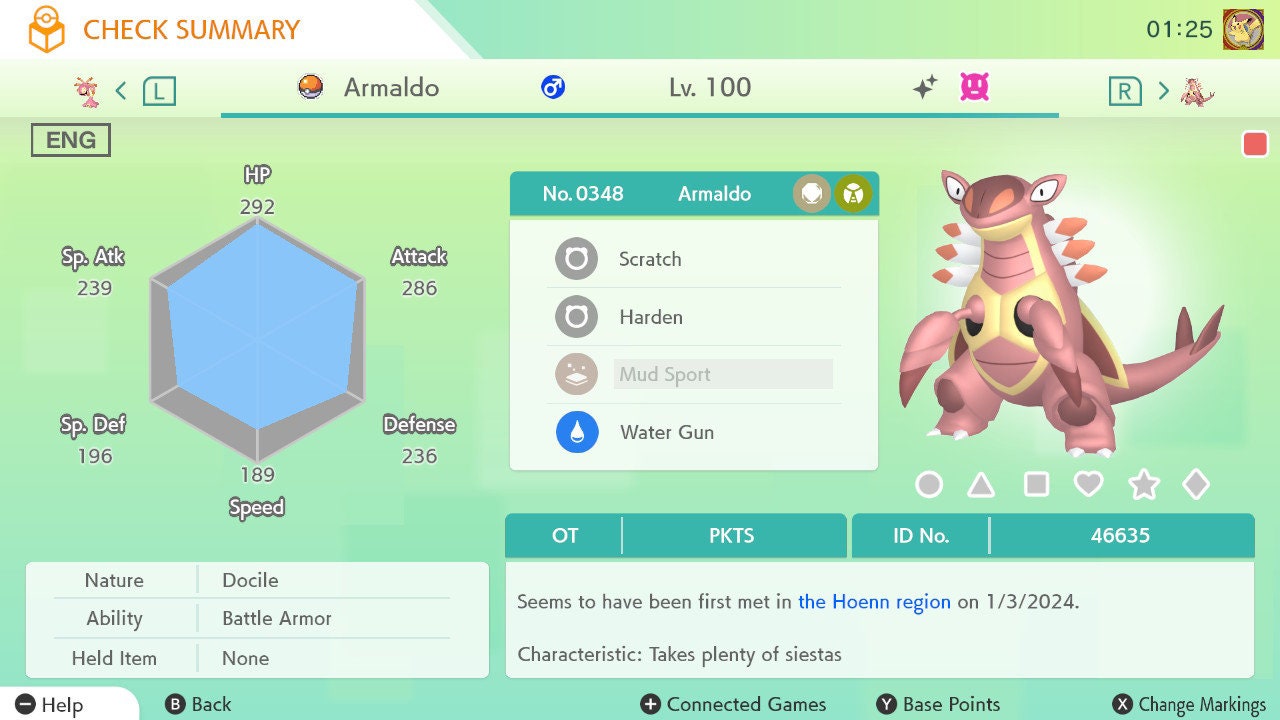The height and width of the screenshot is (720, 1280).
Task: Go Back from the summary
Action: tap(198, 705)
